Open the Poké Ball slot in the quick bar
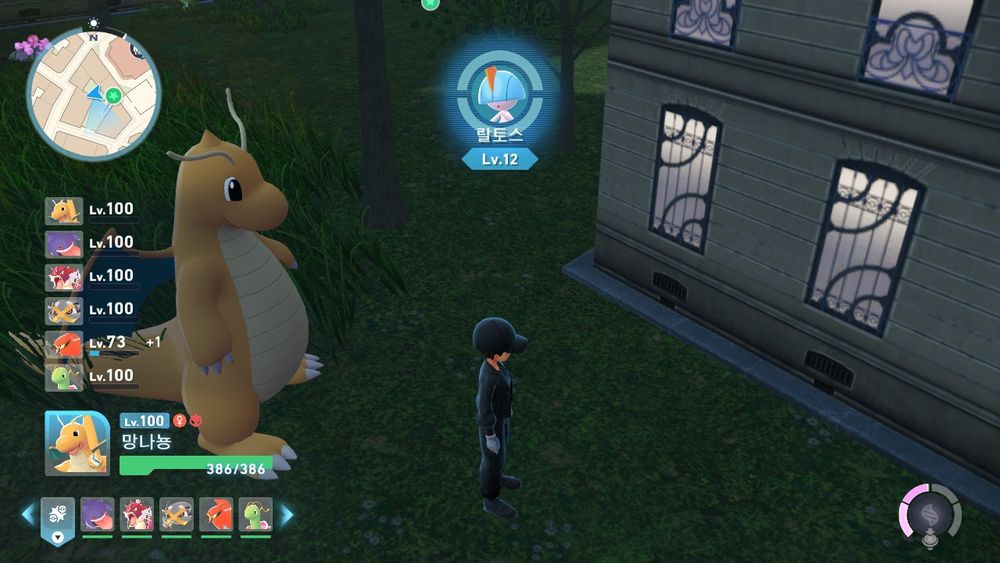Screen dimensions: 1000x563 (57, 516)
